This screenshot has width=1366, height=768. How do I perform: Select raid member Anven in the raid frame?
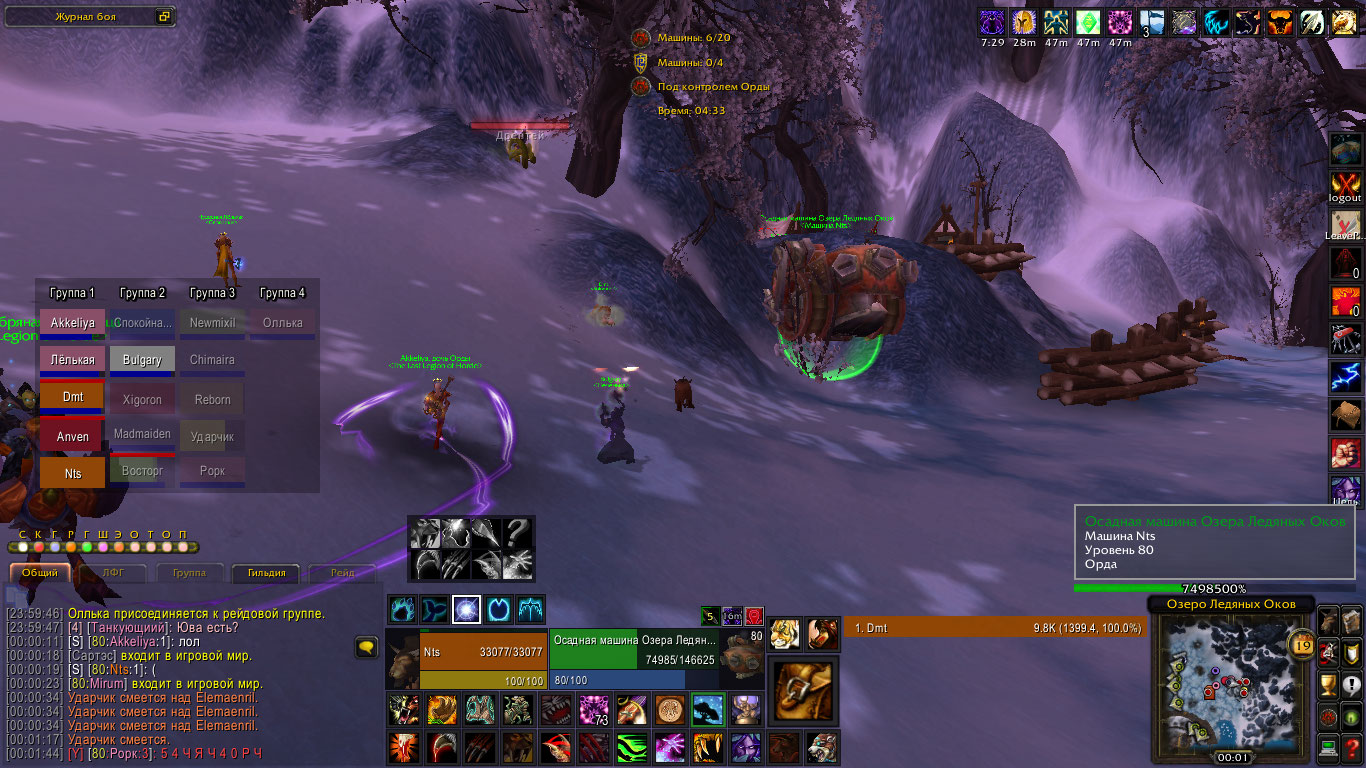[72, 437]
